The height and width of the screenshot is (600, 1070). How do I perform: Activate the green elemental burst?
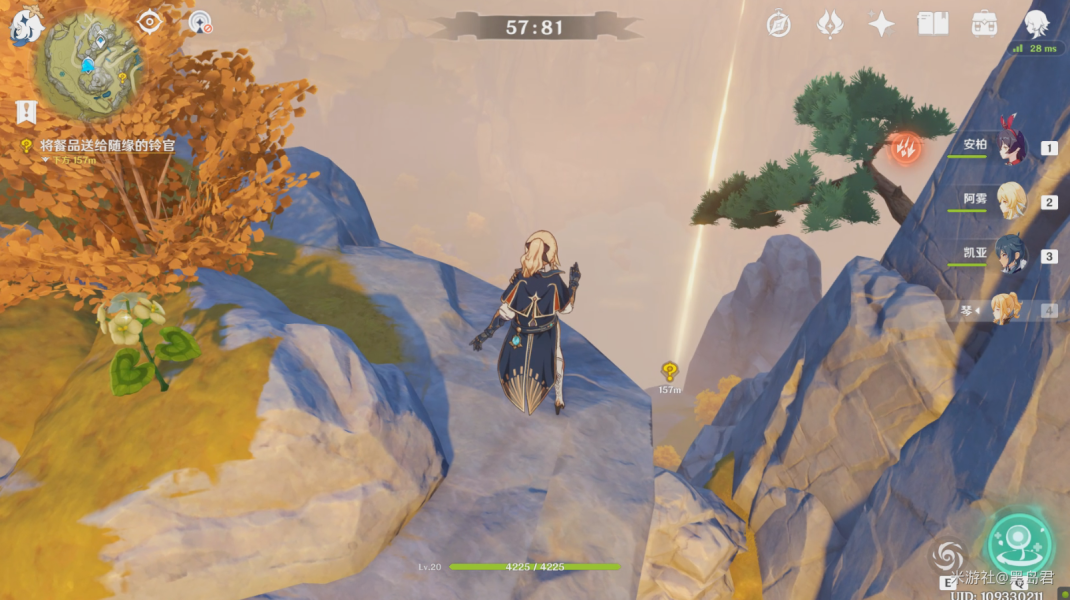click(1019, 543)
